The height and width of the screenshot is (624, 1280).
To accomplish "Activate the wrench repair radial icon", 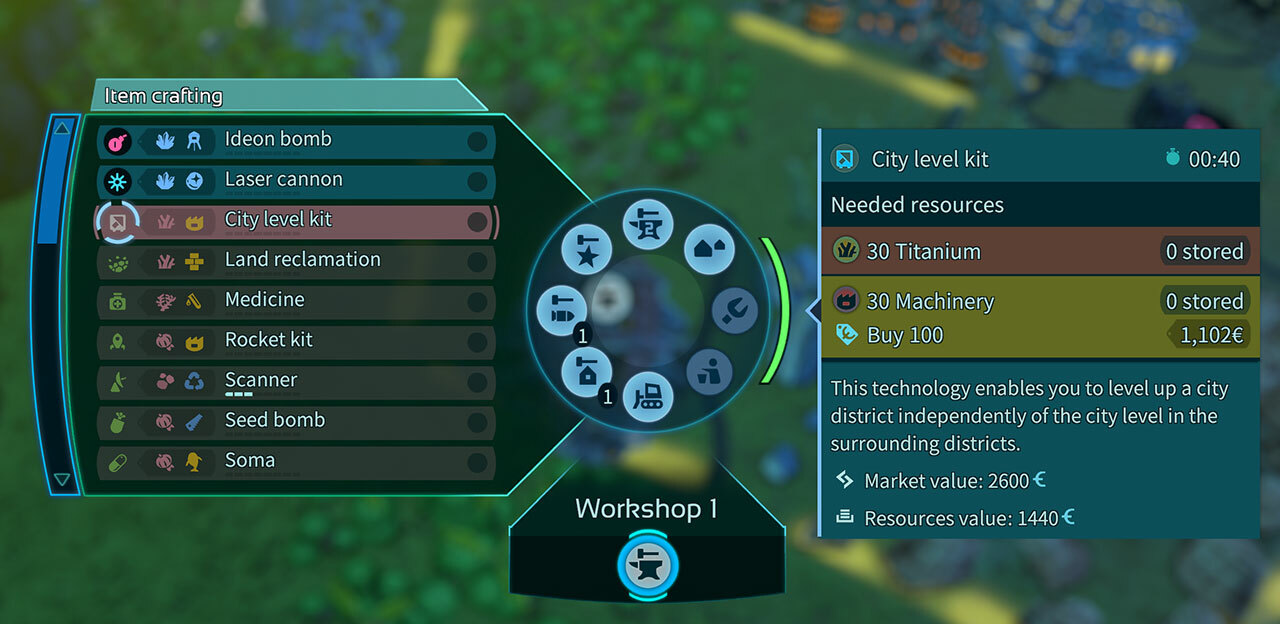I will 734,310.
